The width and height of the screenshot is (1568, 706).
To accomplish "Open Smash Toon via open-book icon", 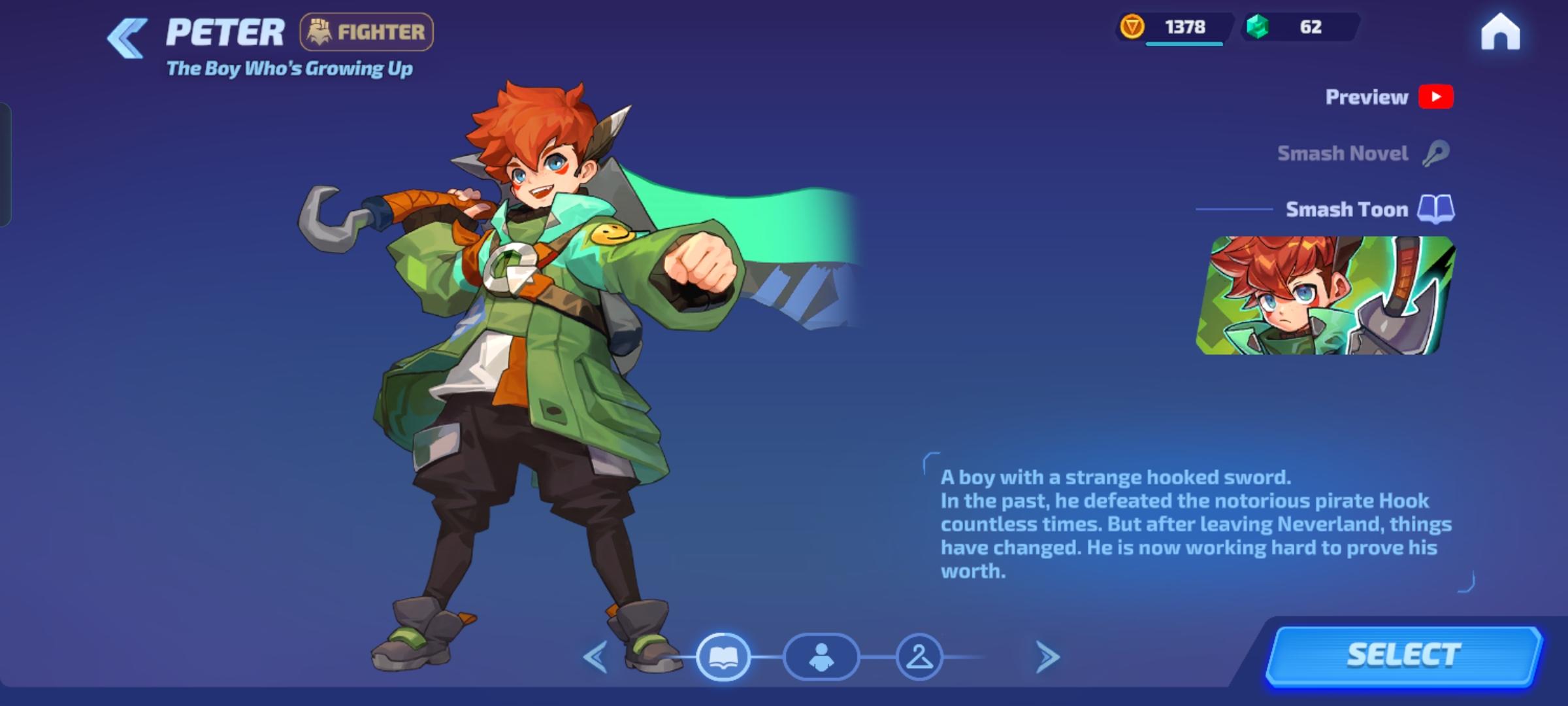I will (x=1435, y=209).
